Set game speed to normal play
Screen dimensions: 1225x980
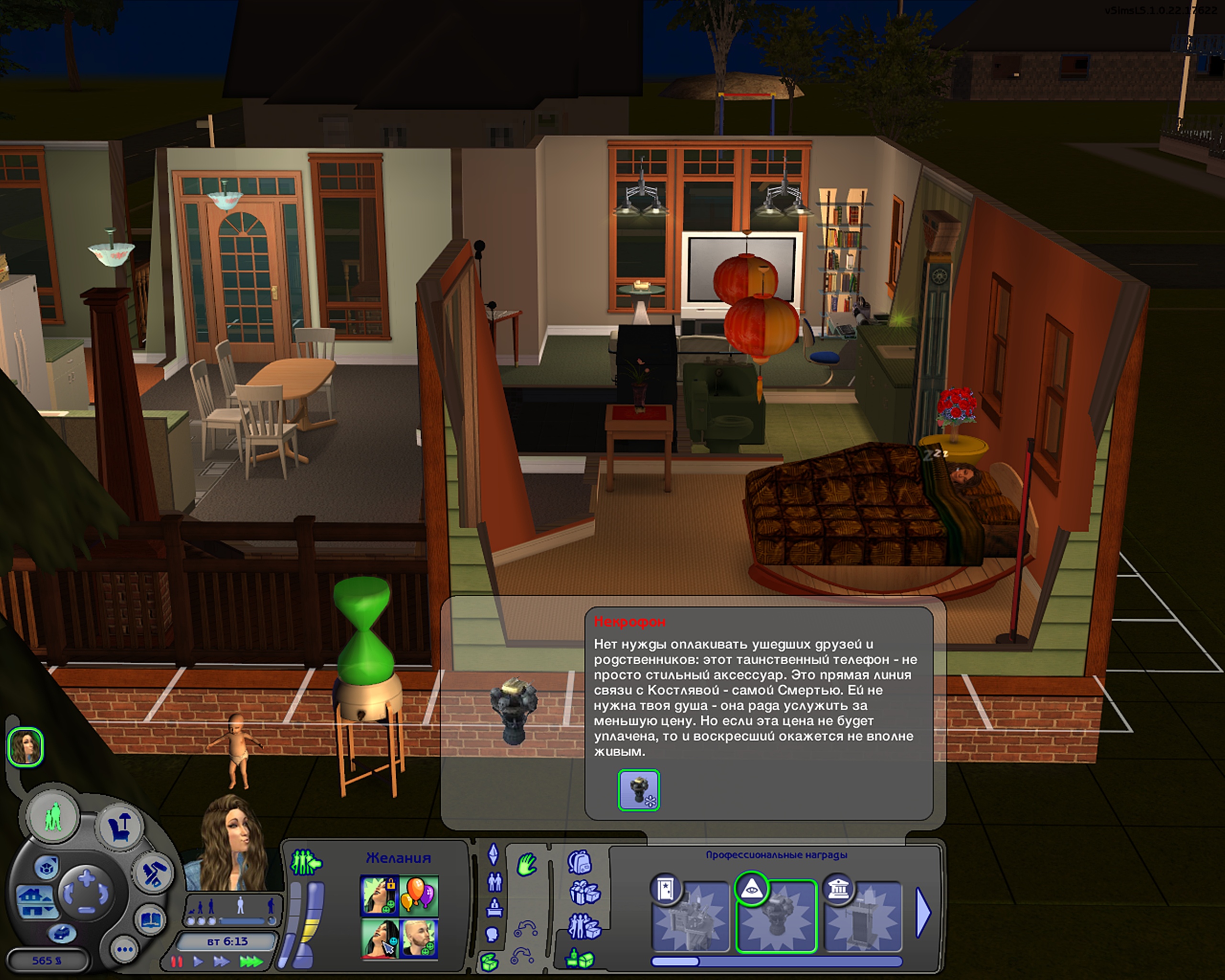198,962
